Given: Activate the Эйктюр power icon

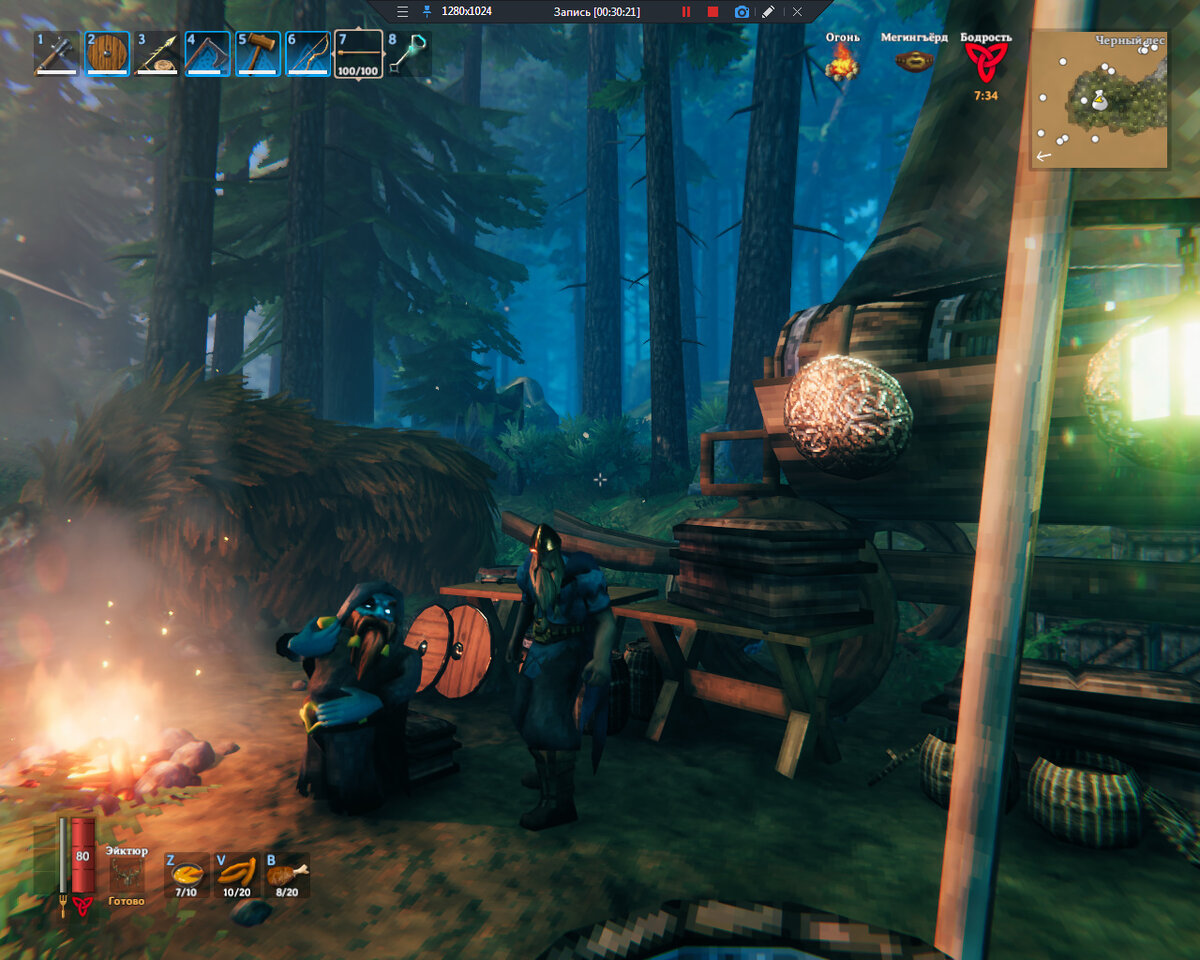Looking at the screenshot, I should coord(127,874).
